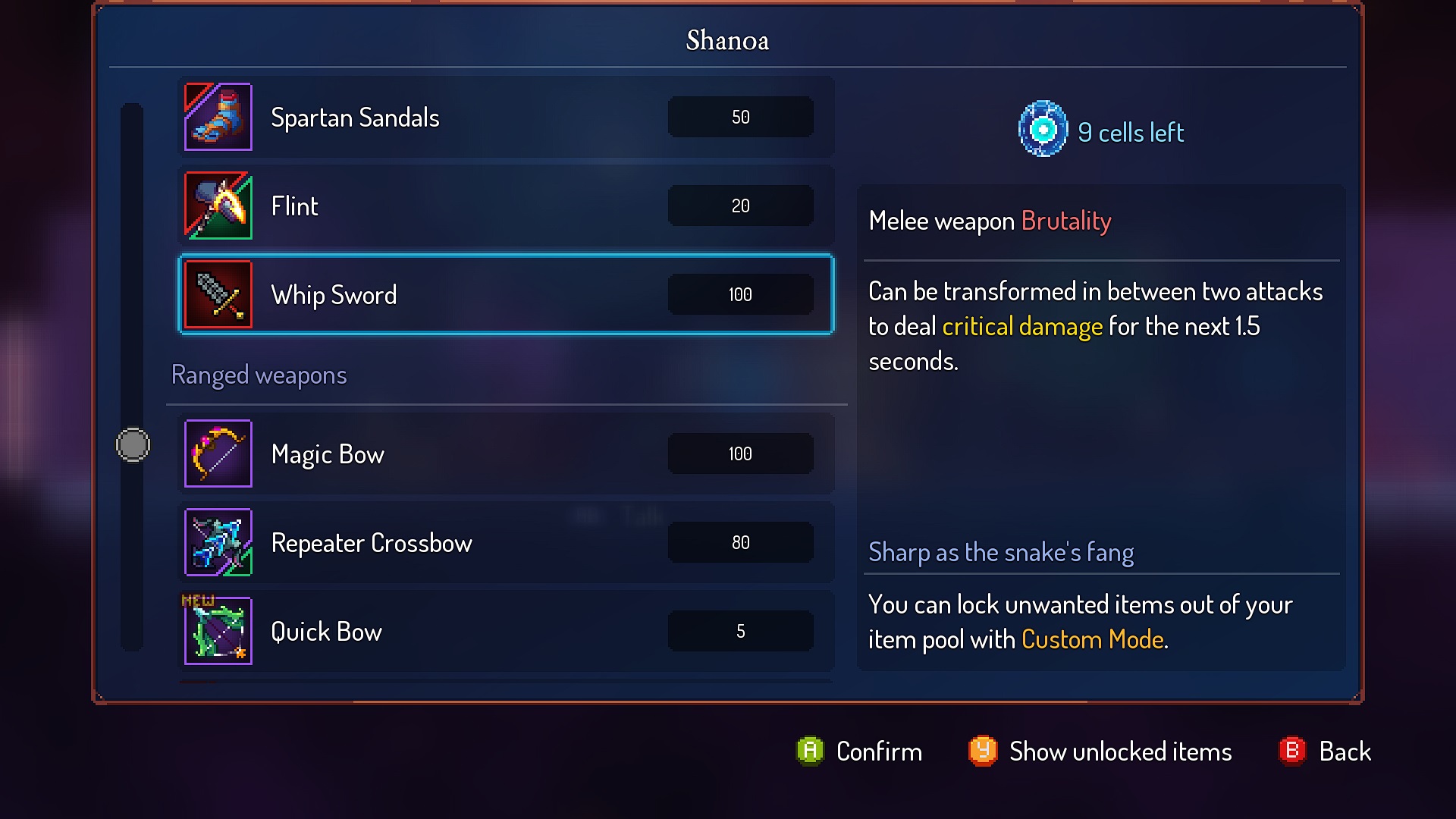This screenshot has width=1456, height=819.
Task: Click Confirm at the bottom
Action: pyautogui.click(x=878, y=752)
